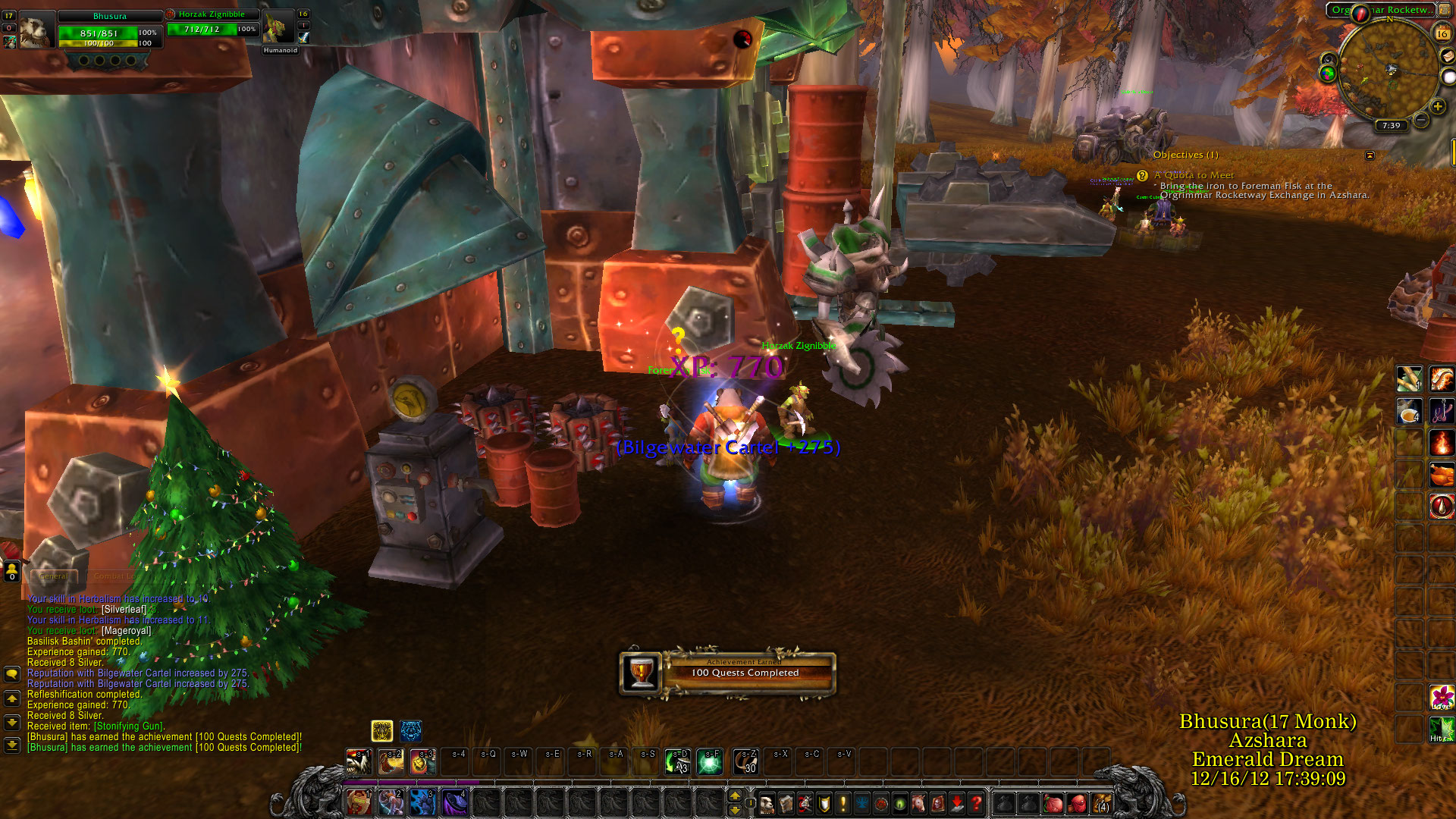
Task: Click the minimap zoom-out minus button
Action: click(1421, 121)
